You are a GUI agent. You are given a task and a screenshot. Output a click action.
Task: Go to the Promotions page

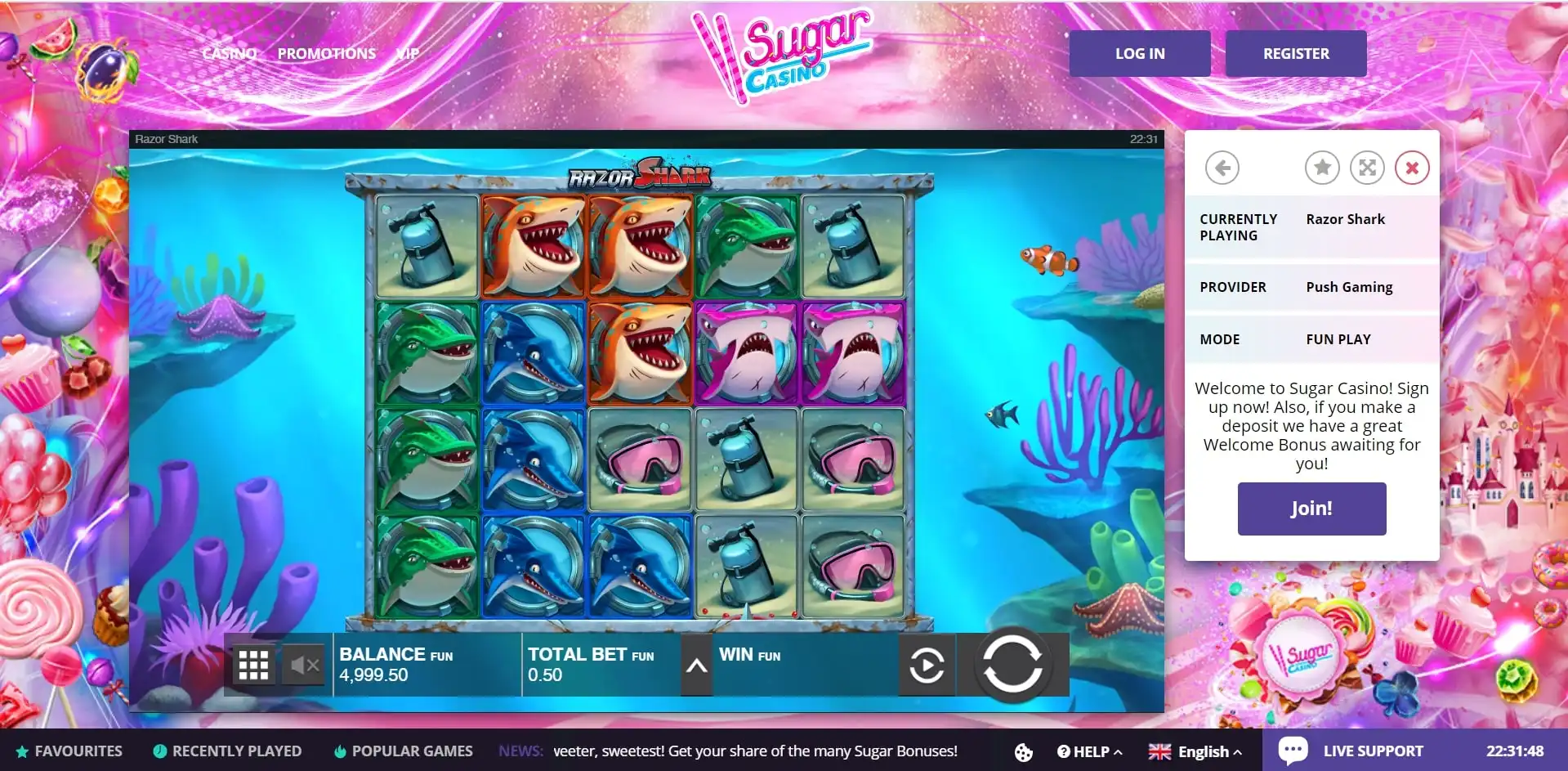[326, 54]
